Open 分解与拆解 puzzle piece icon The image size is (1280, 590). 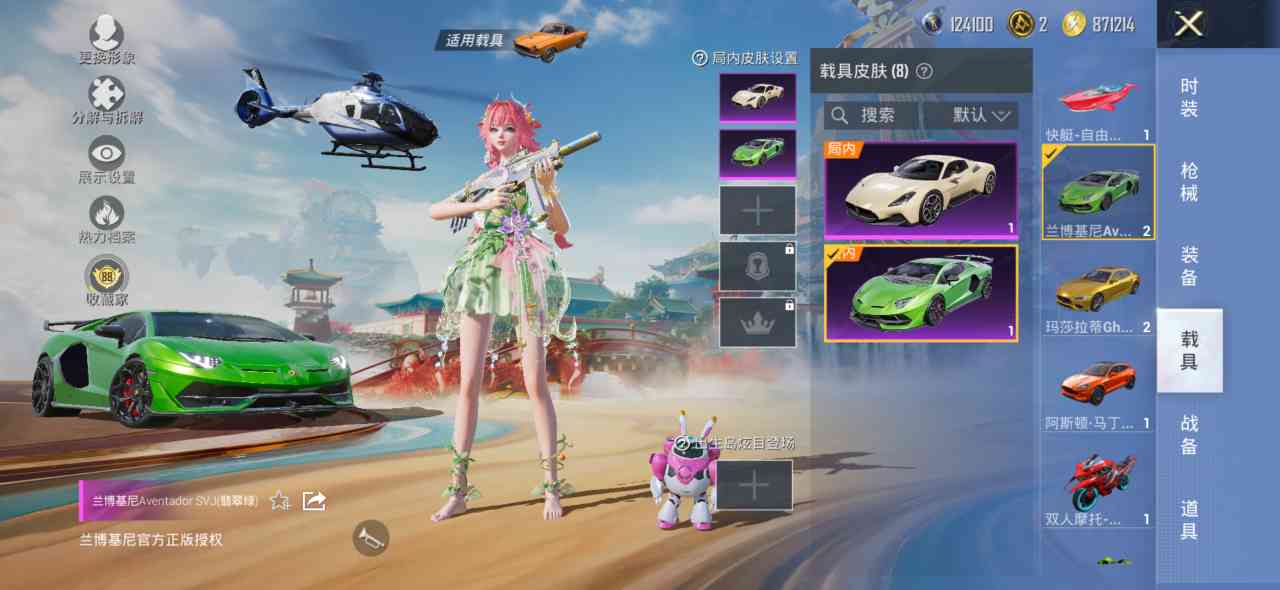[x=107, y=100]
